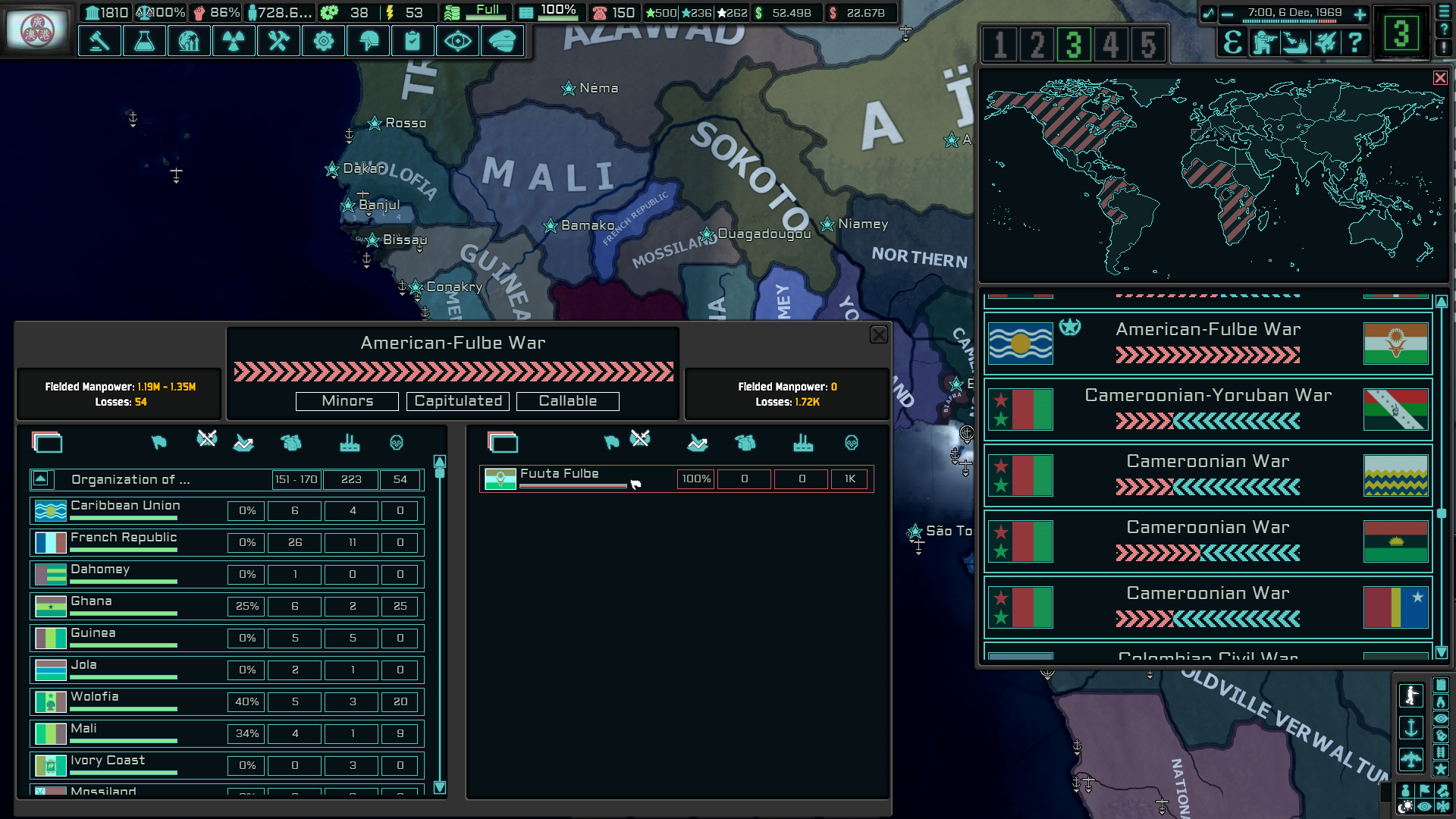Open the research menu via the flask icon
The width and height of the screenshot is (1456, 819).
(144, 41)
